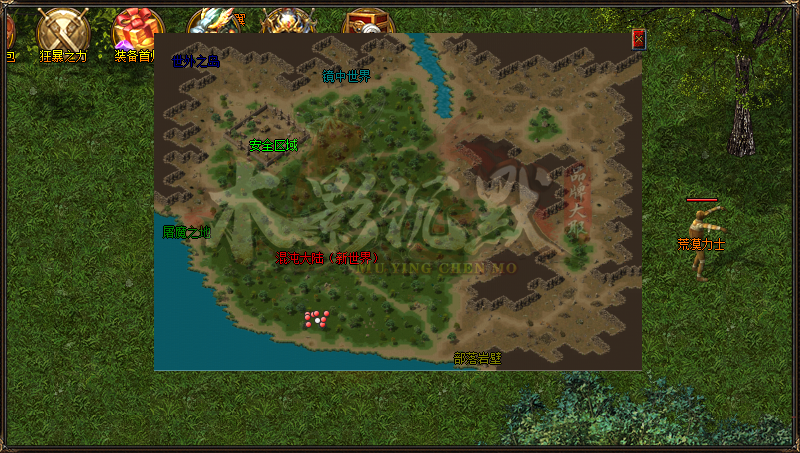Choose the 镜中世界 location on the map
Viewport: 800px width, 453px height.
click(346, 76)
